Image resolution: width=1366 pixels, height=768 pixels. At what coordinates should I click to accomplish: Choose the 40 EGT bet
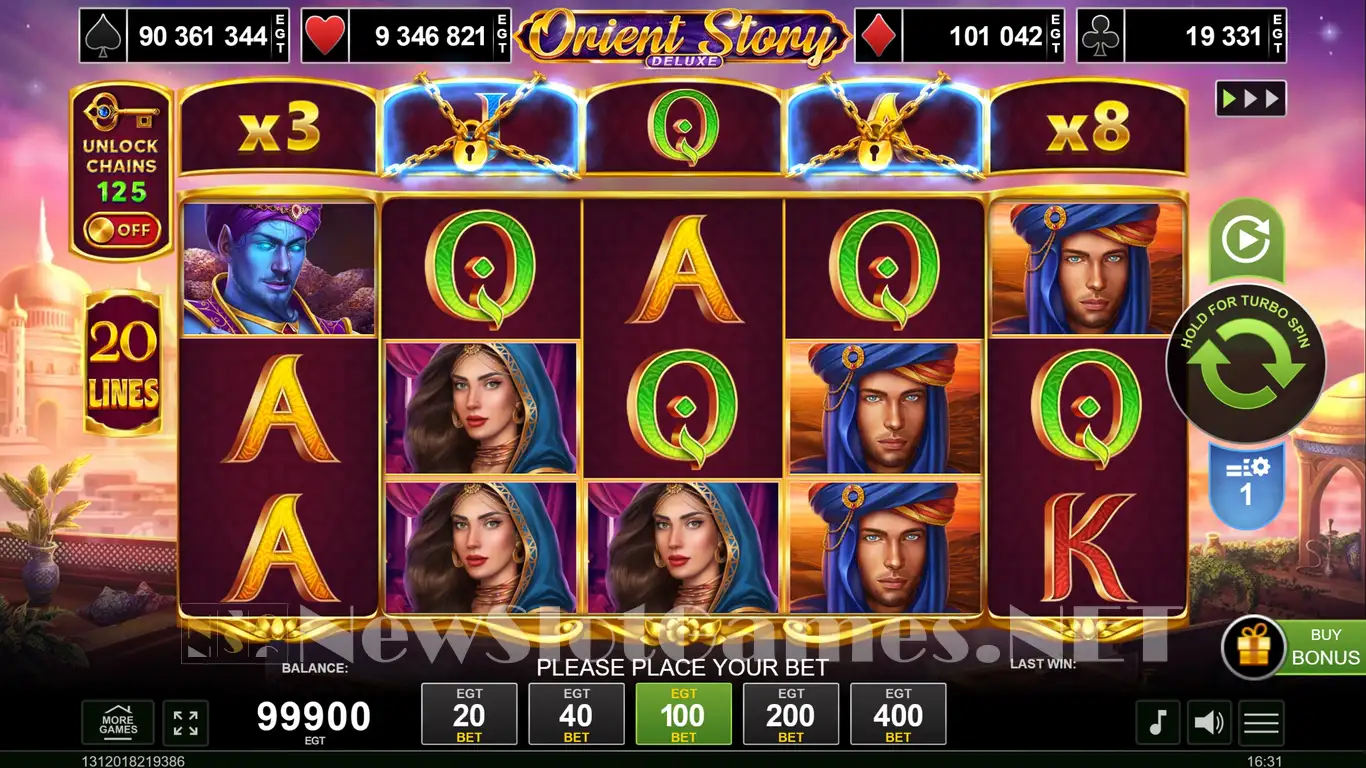(x=576, y=714)
